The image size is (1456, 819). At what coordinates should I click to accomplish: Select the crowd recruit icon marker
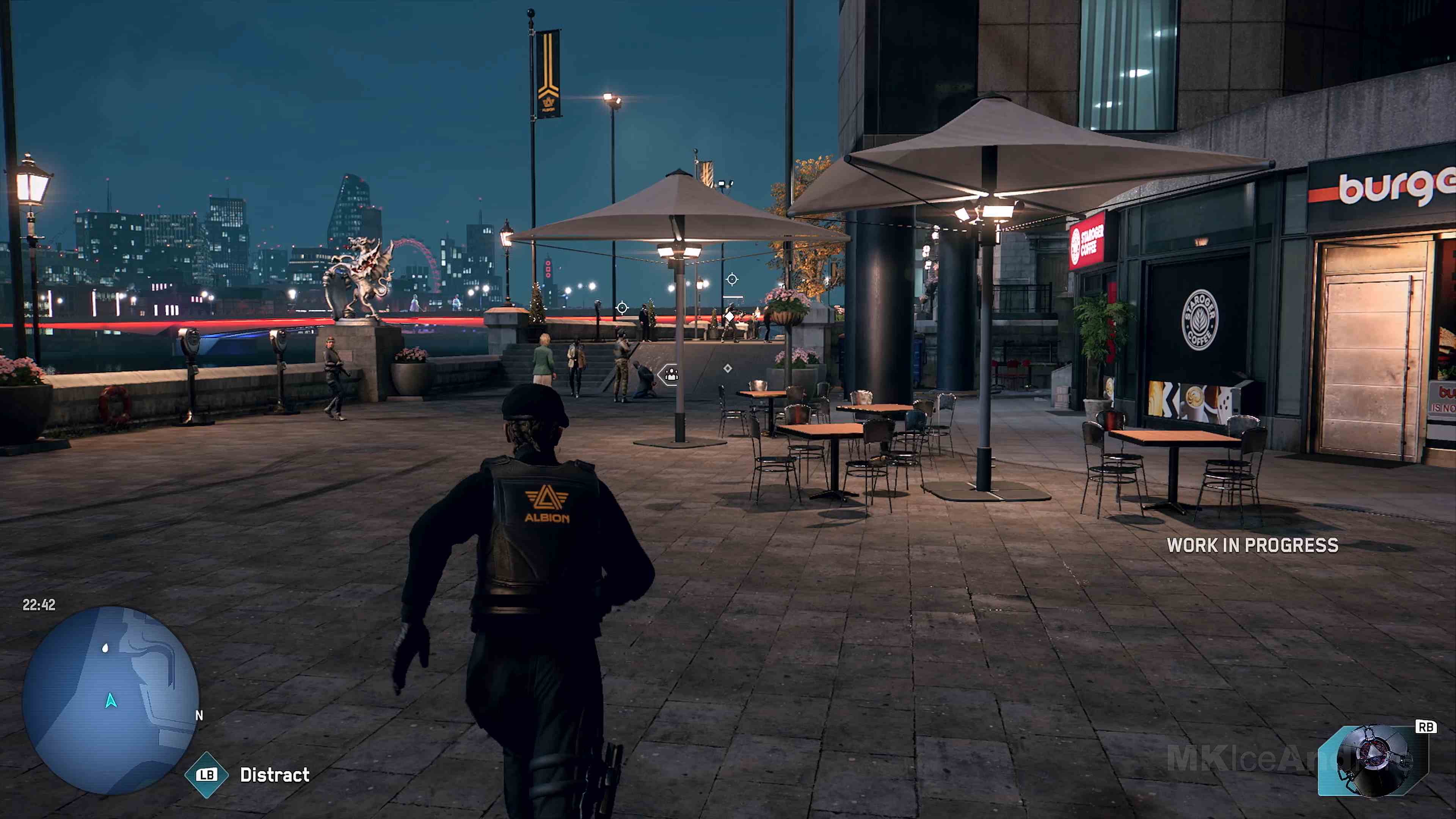point(672,376)
